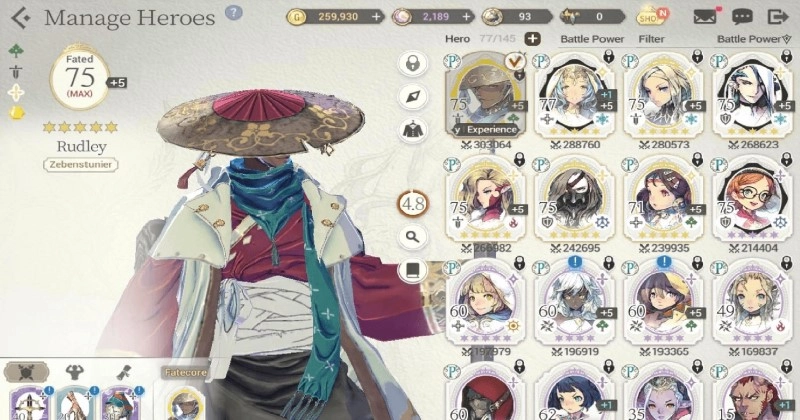This screenshot has width=800, height=420.
Task: Add more gold with the plus button
Action: (376, 17)
